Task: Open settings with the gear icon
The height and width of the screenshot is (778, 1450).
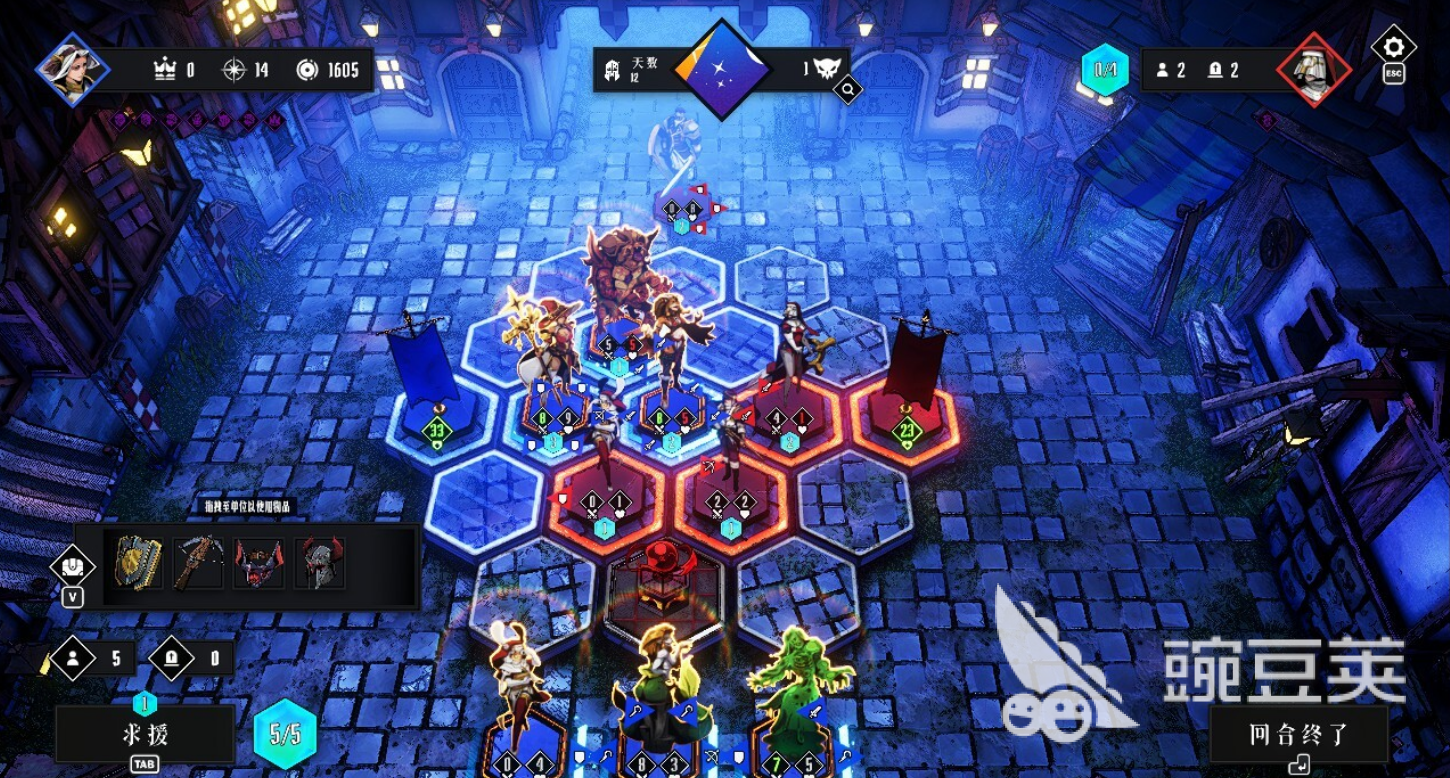Action: pyautogui.click(x=1393, y=46)
